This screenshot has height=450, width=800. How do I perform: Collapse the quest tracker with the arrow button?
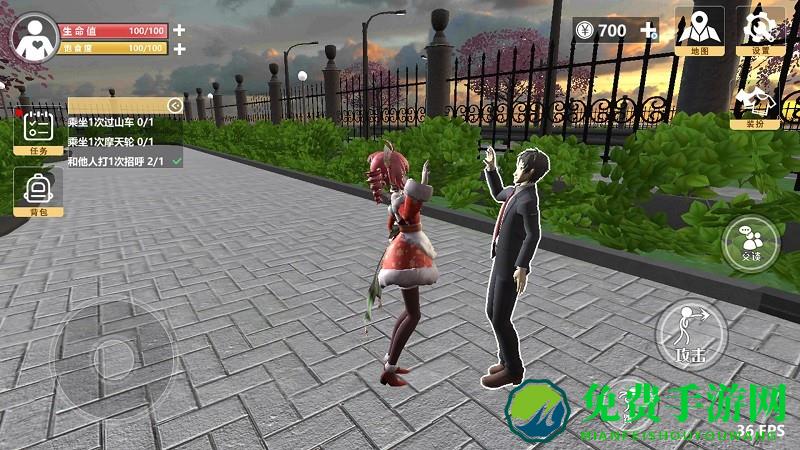click(175, 104)
